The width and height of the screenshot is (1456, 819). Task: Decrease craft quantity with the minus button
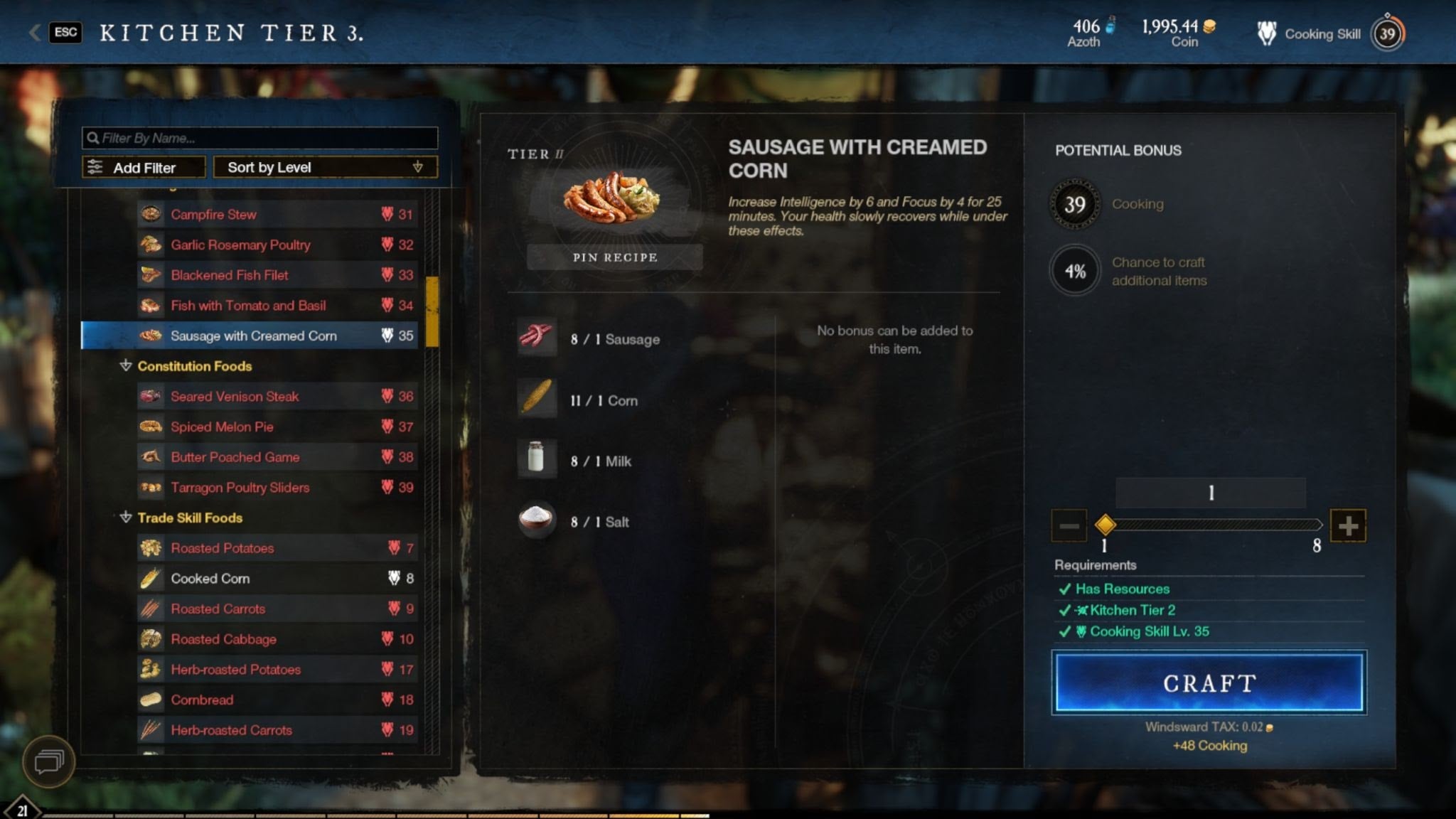pos(1069,526)
